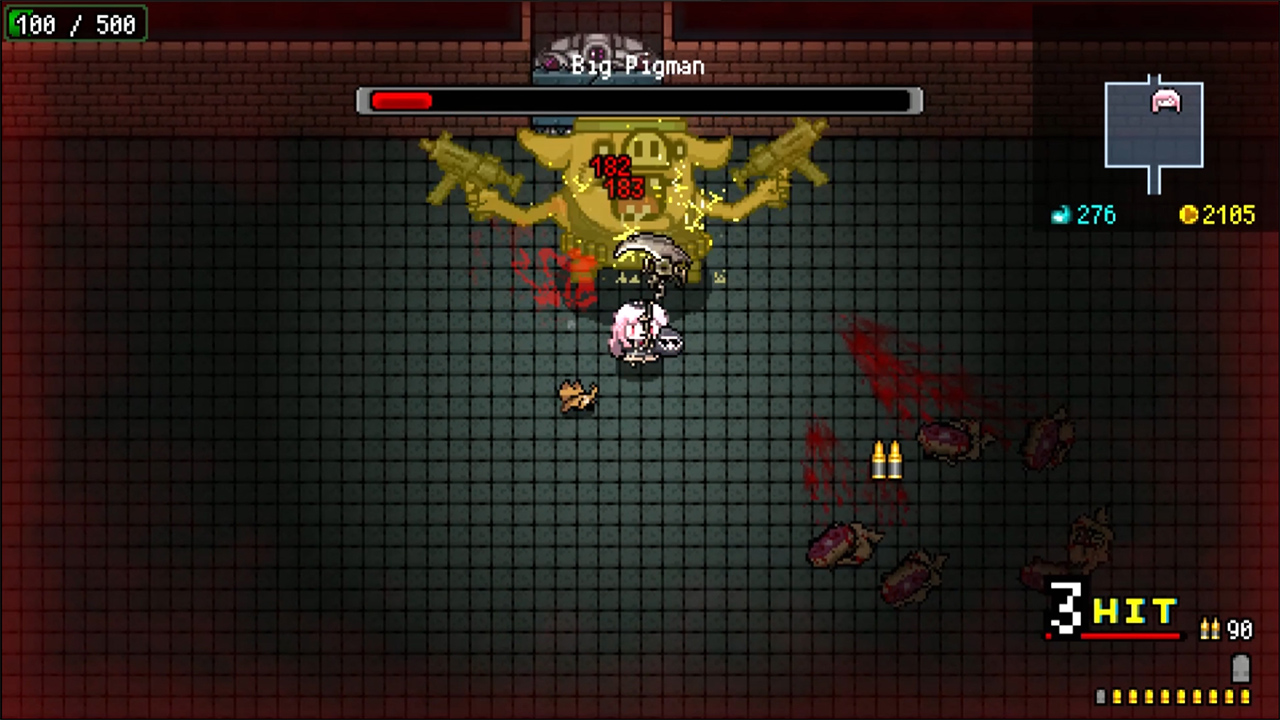The width and height of the screenshot is (1280, 720).
Task: Click the gold coin icon
Action: [x=1187, y=215]
